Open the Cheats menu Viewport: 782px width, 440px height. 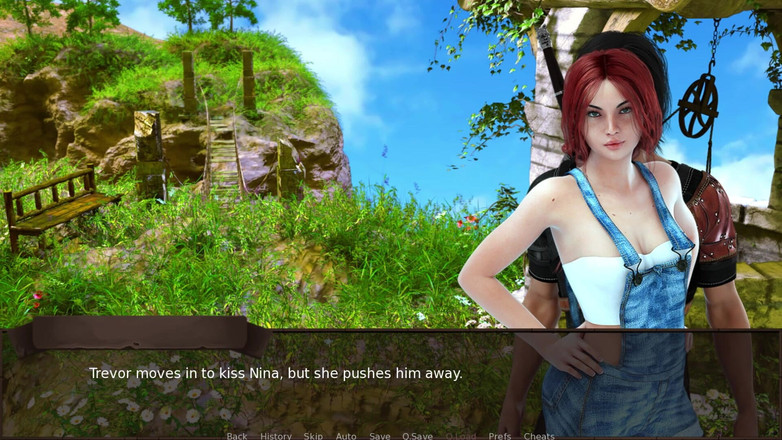point(539,436)
